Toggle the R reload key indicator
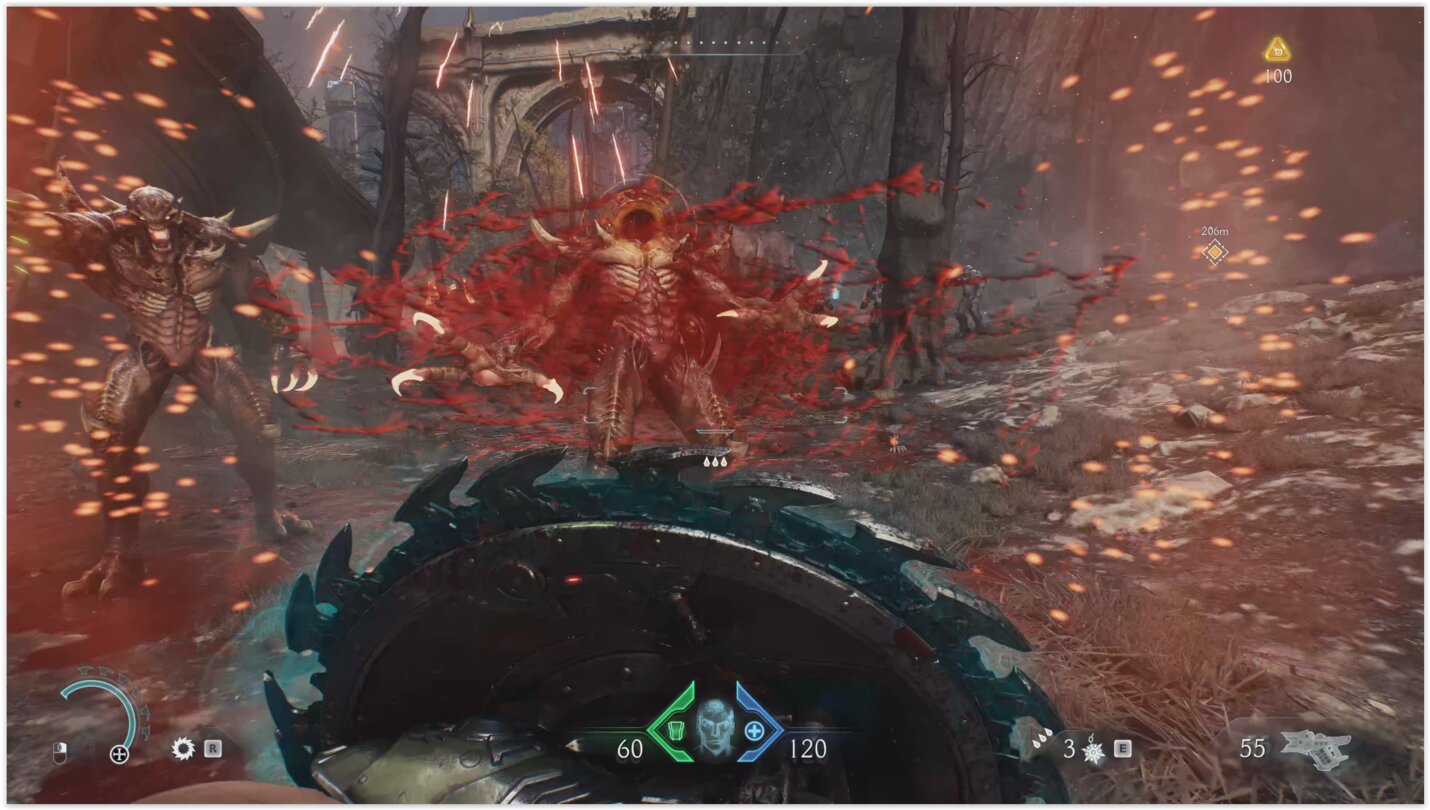The image size is (1430, 810). [213, 749]
